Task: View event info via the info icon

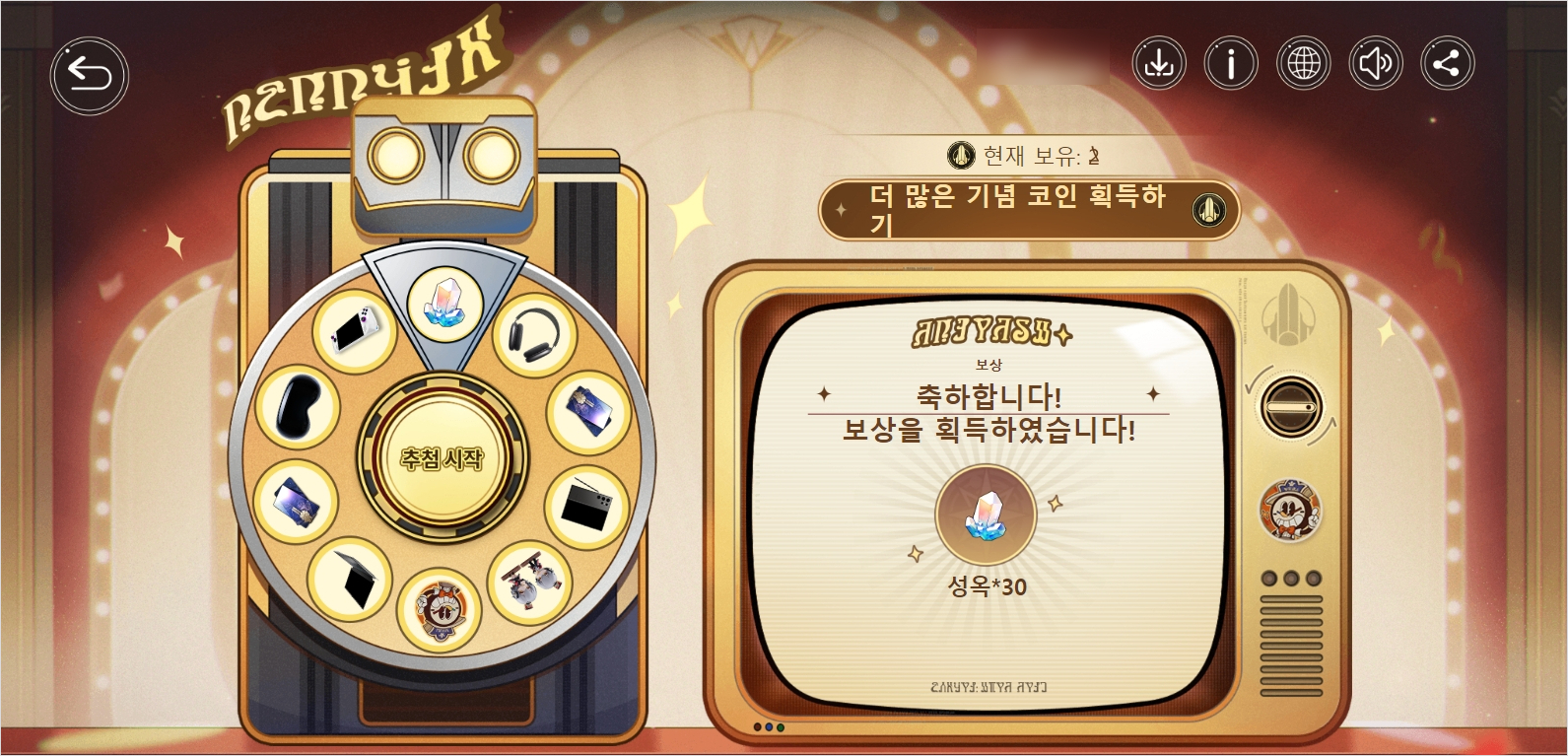Action: pyautogui.click(x=1230, y=65)
